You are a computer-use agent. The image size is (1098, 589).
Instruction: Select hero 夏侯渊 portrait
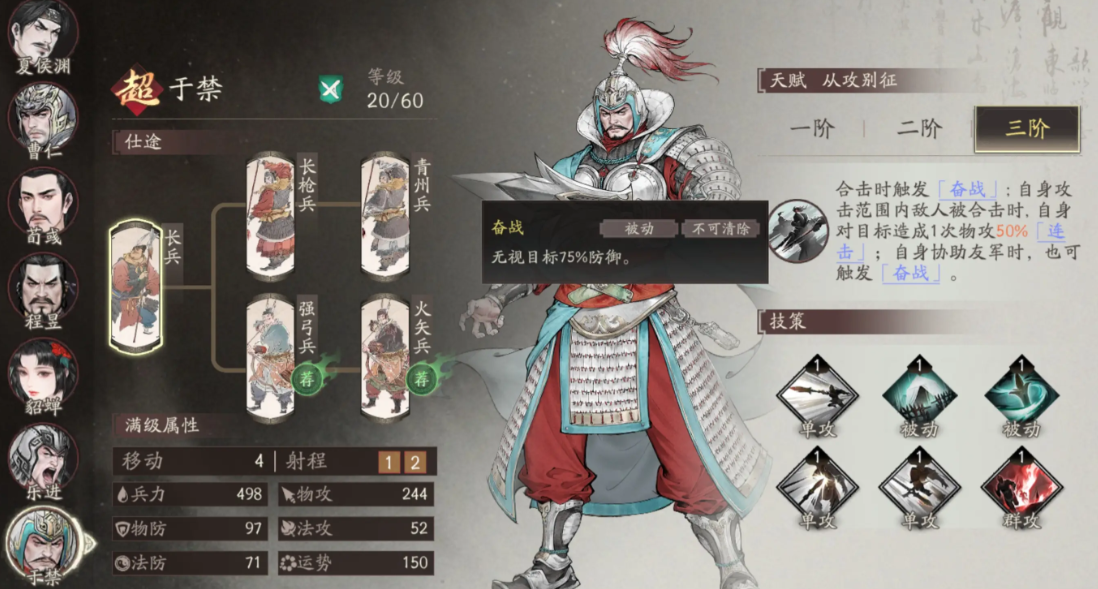[44, 37]
